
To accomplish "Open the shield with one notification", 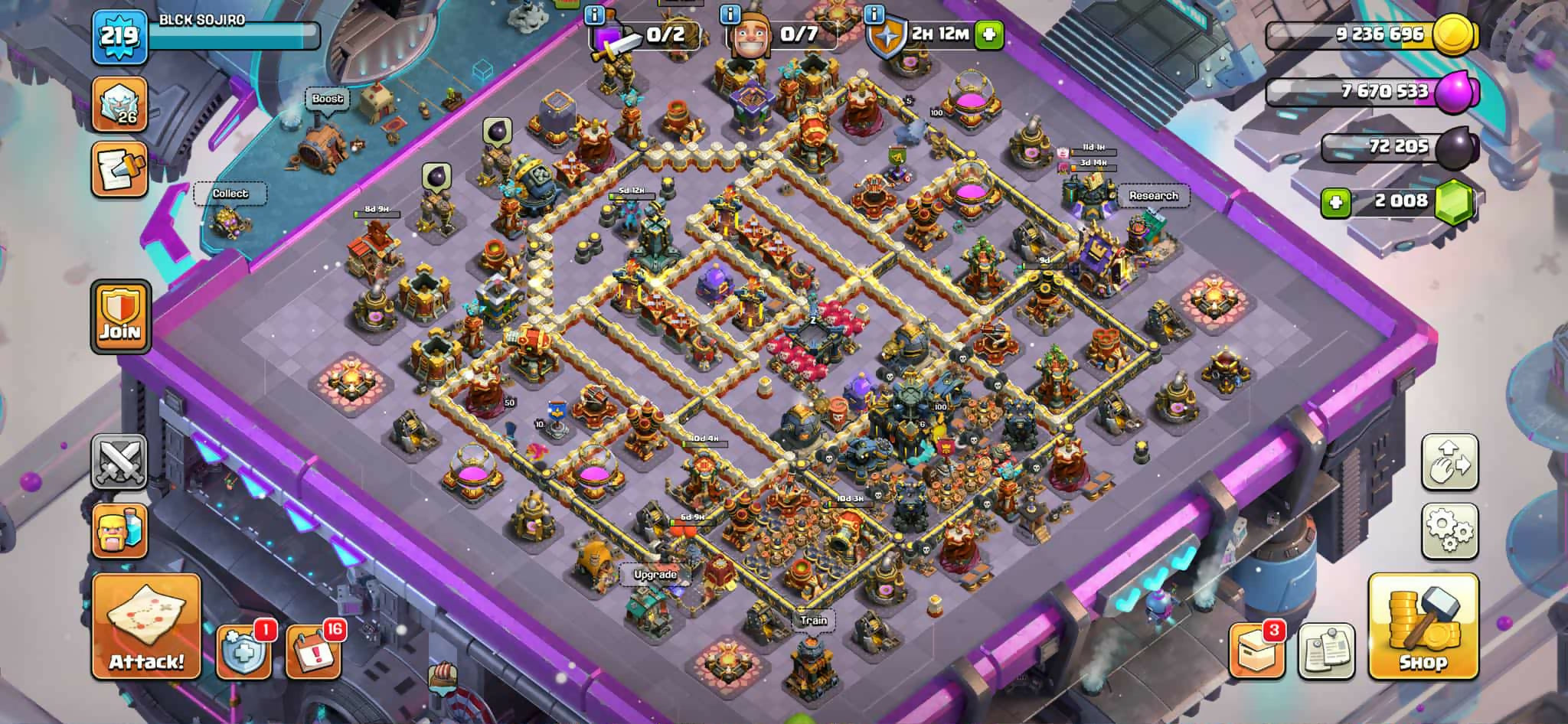I will [243, 652].
